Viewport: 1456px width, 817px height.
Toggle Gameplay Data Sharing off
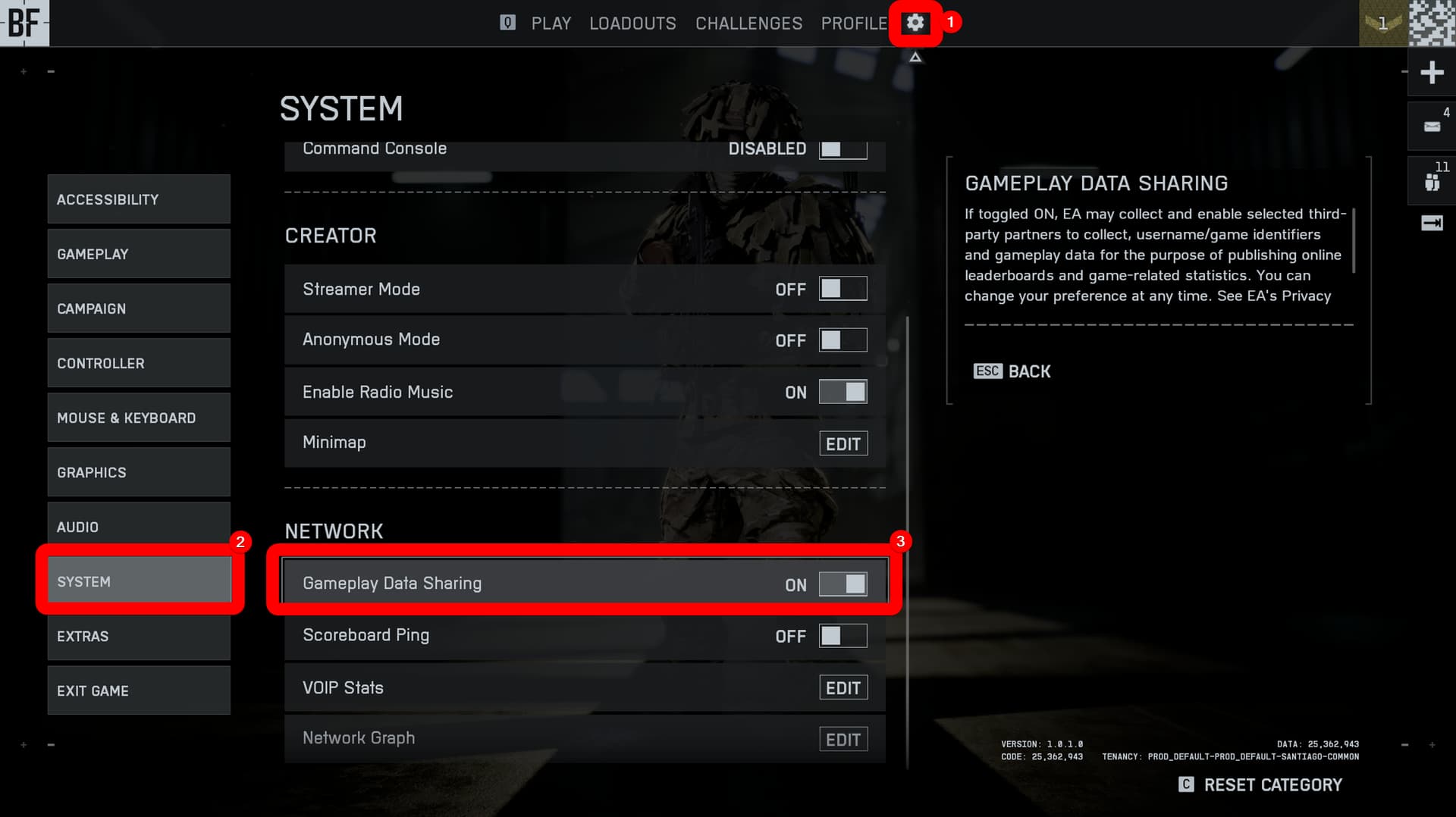[x=843, y=583]
